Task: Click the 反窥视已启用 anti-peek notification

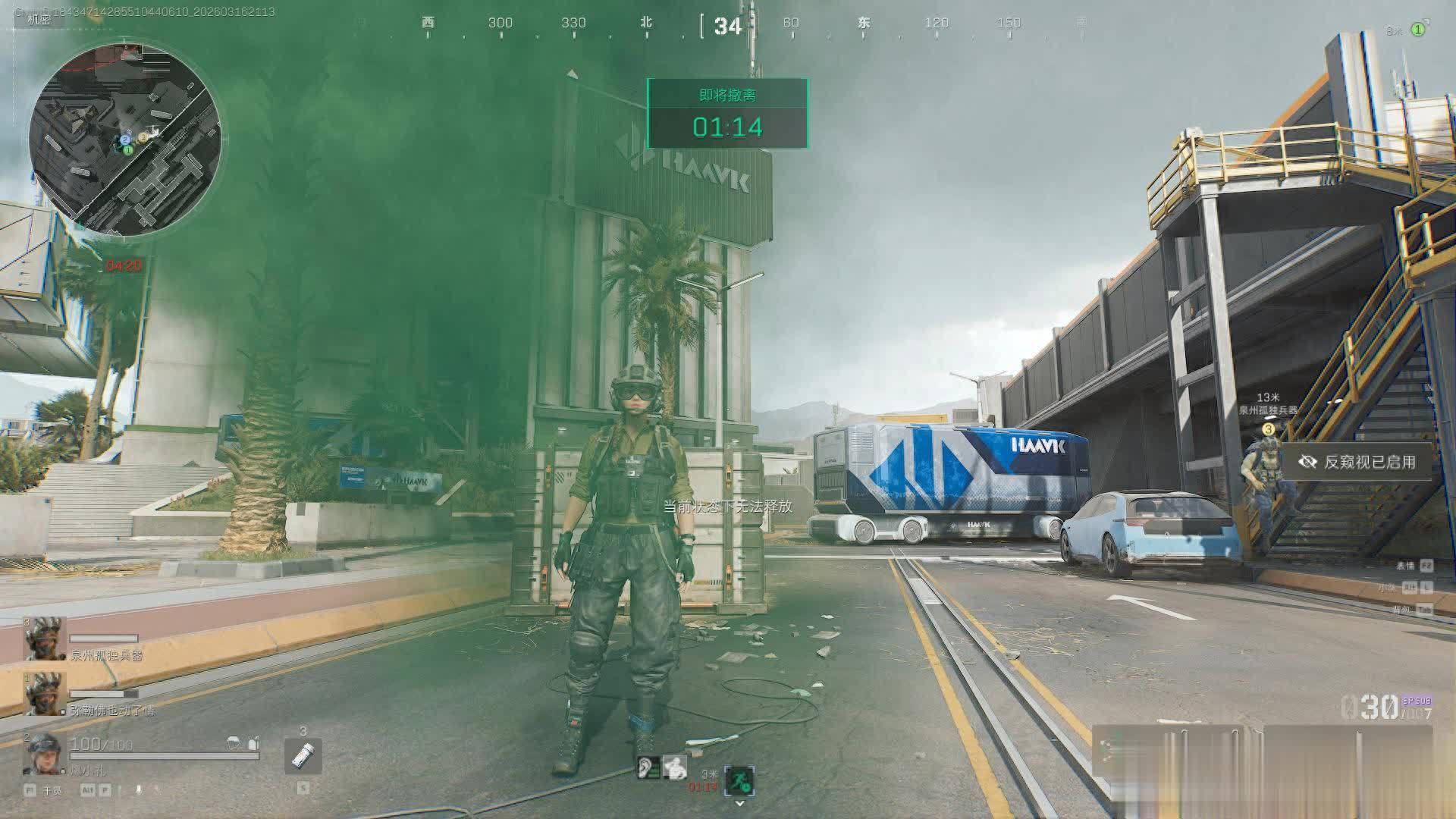Action: 1357,462
